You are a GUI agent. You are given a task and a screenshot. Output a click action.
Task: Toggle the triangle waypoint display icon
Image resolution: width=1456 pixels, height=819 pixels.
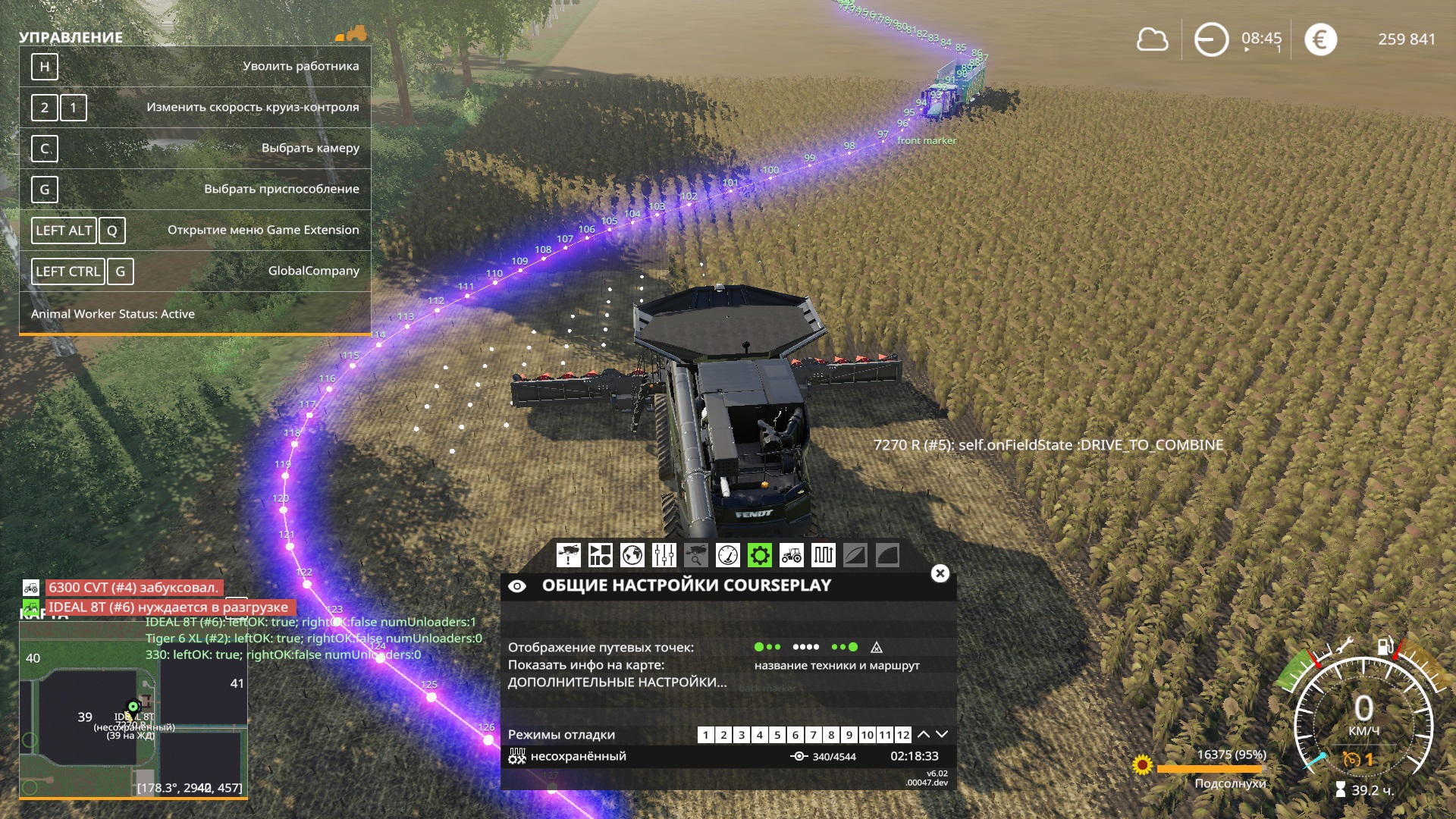coord(877,647)
